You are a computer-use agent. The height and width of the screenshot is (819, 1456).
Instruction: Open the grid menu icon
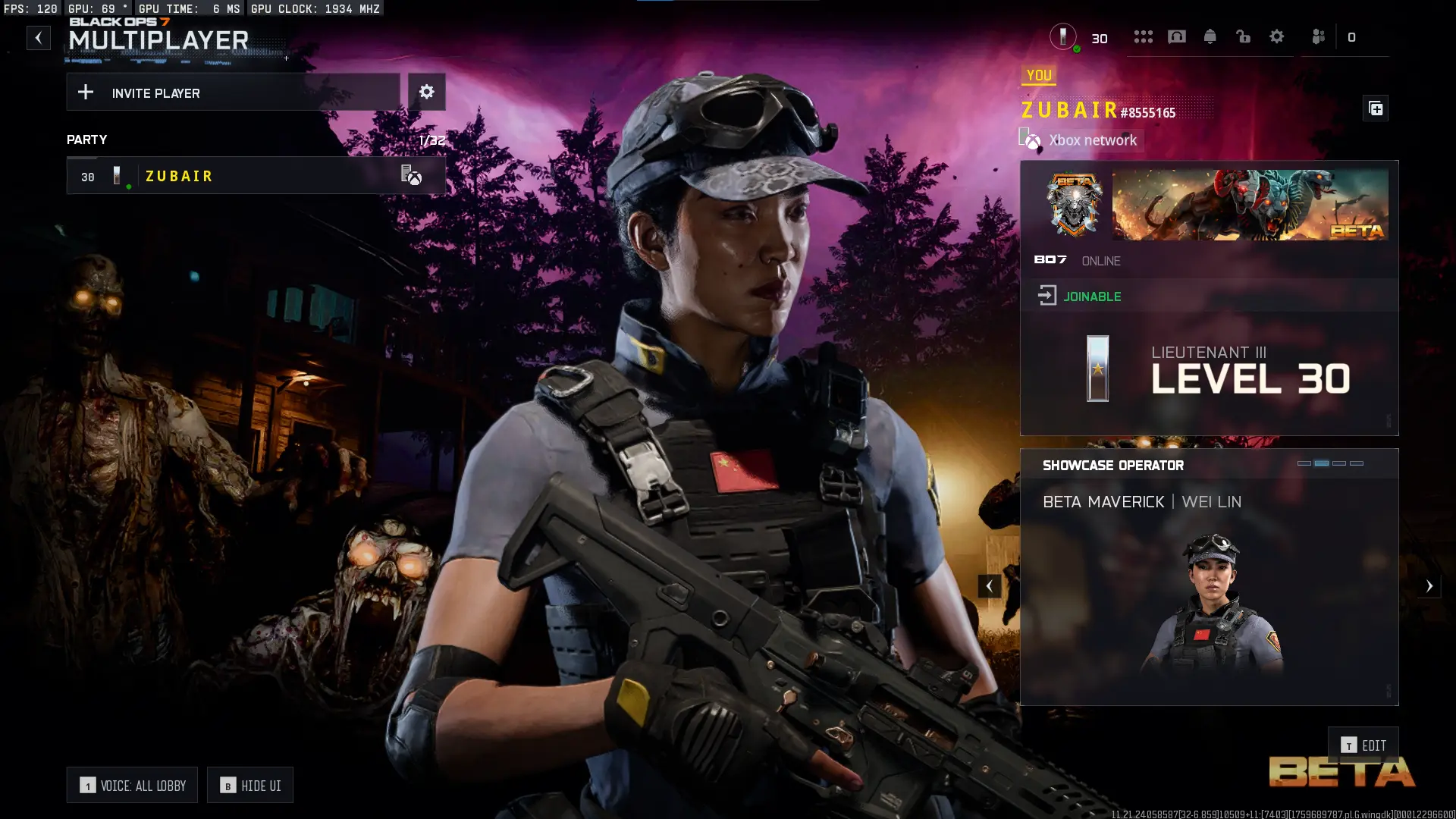click(x=1143, y=36)
